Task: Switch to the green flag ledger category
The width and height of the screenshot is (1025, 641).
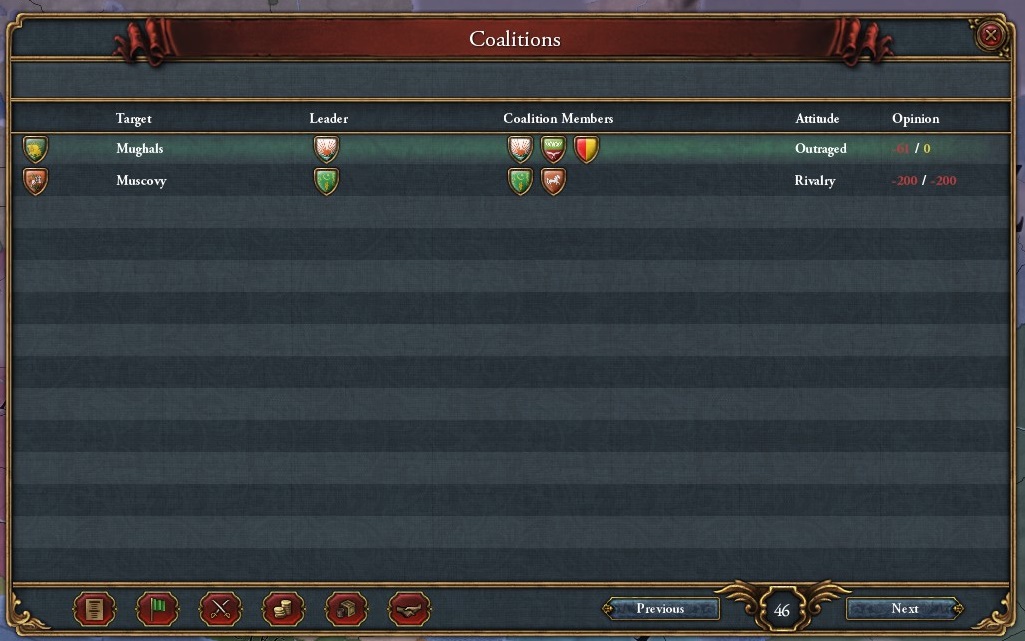Action: (x=157, y=608)
